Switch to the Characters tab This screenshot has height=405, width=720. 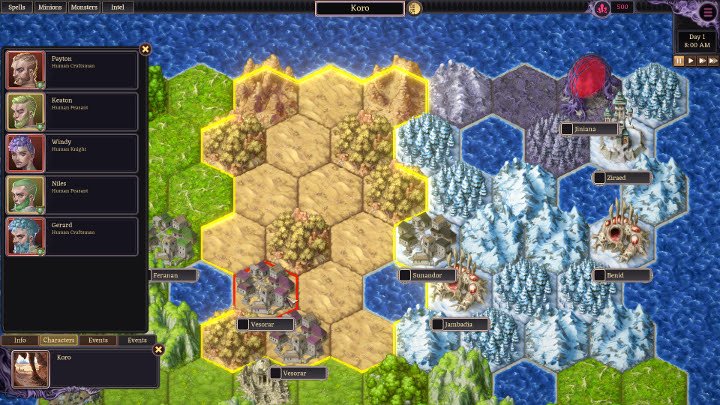point(59,340)
